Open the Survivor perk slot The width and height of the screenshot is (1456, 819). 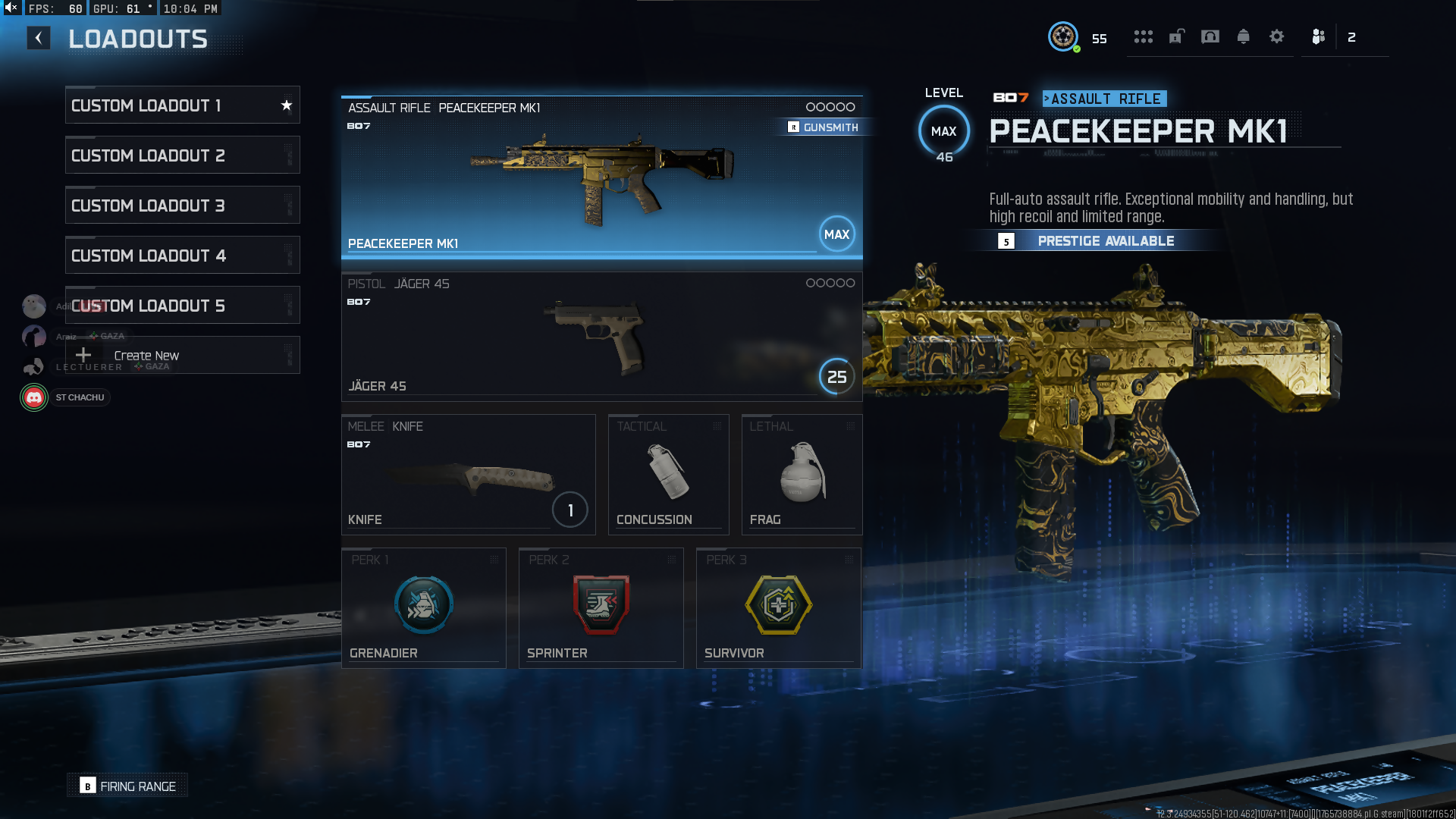point(778,607)
